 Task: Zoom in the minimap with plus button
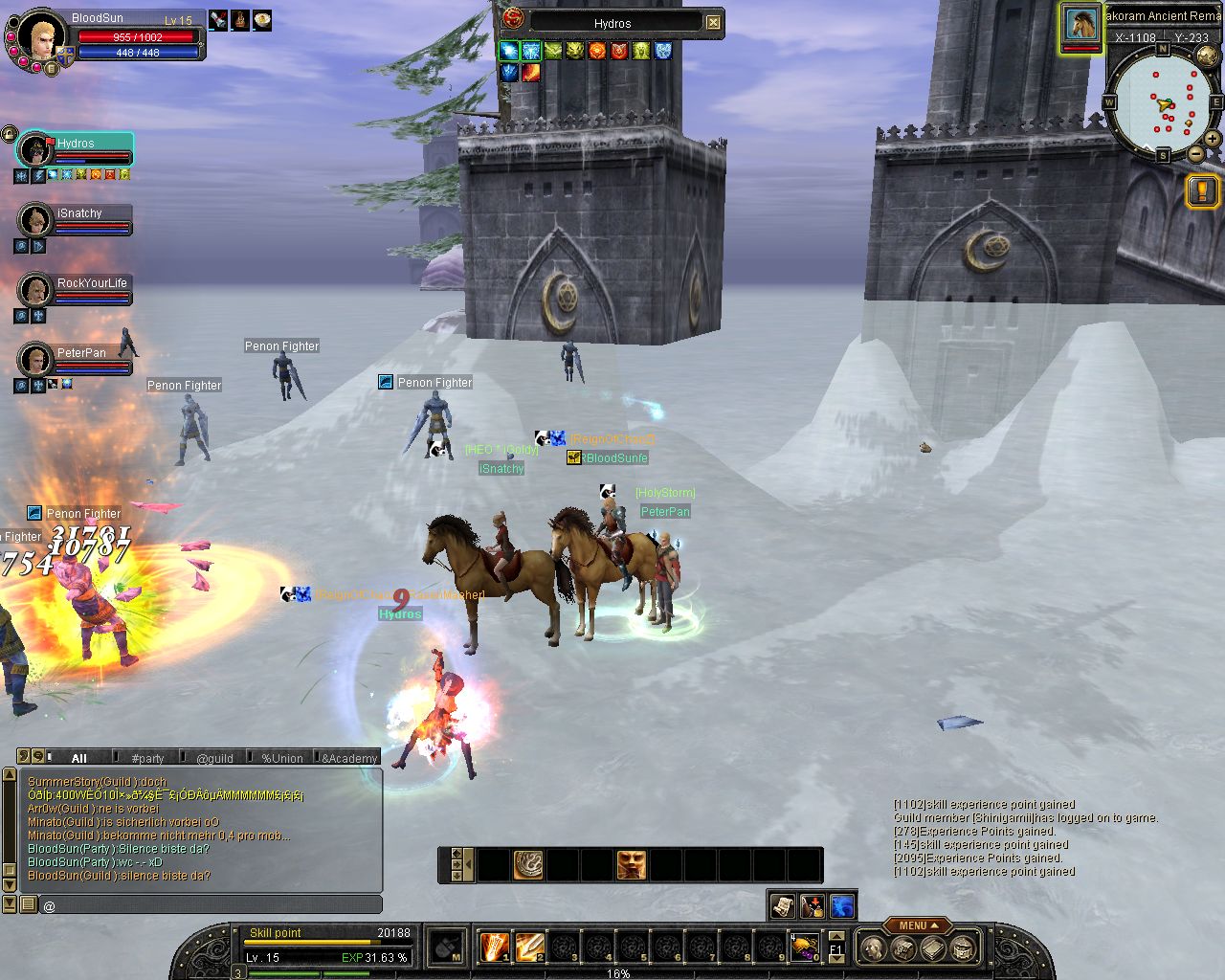point(1213,139)
